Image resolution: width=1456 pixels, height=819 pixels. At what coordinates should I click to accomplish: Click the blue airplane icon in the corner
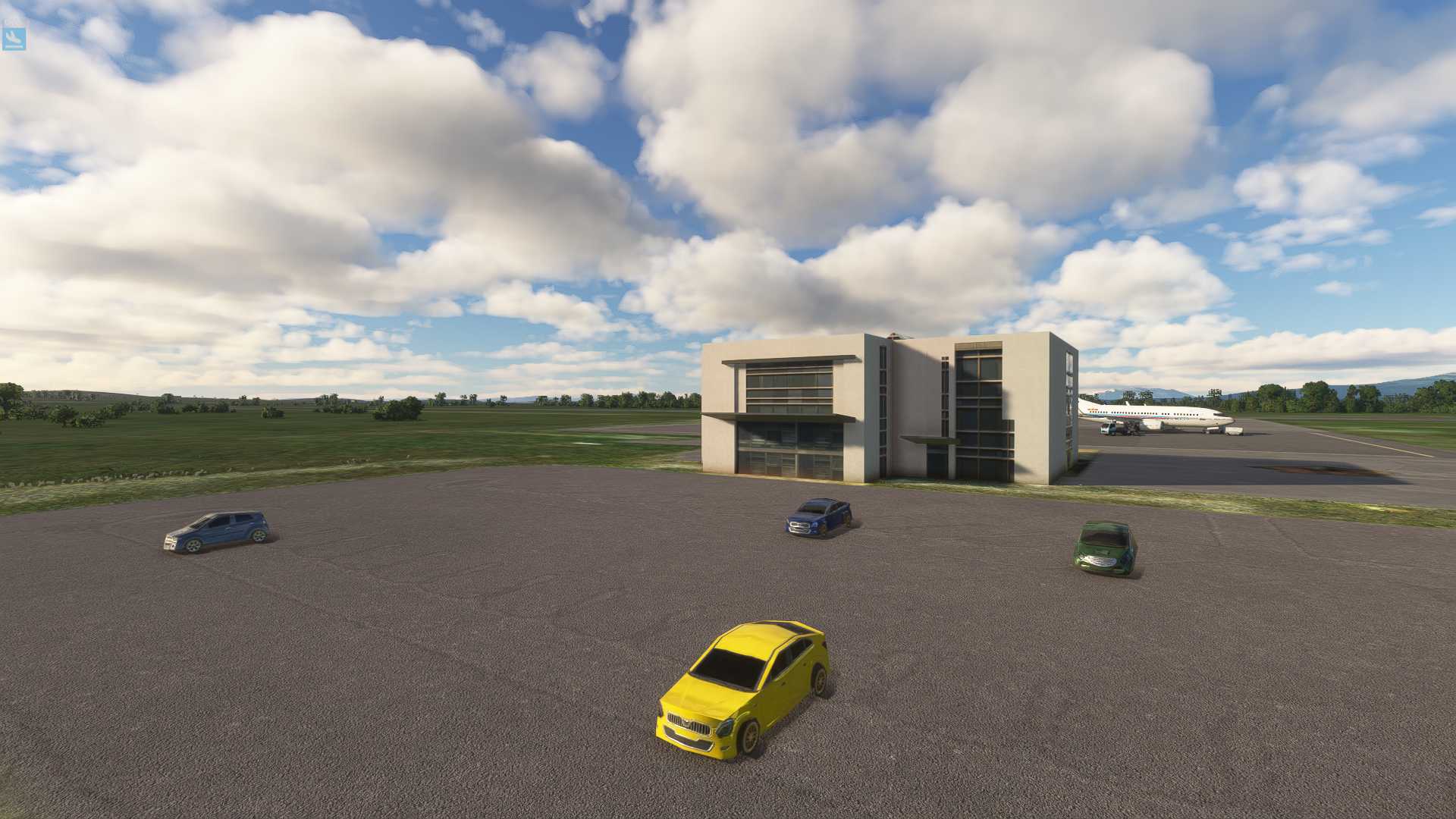14,39
